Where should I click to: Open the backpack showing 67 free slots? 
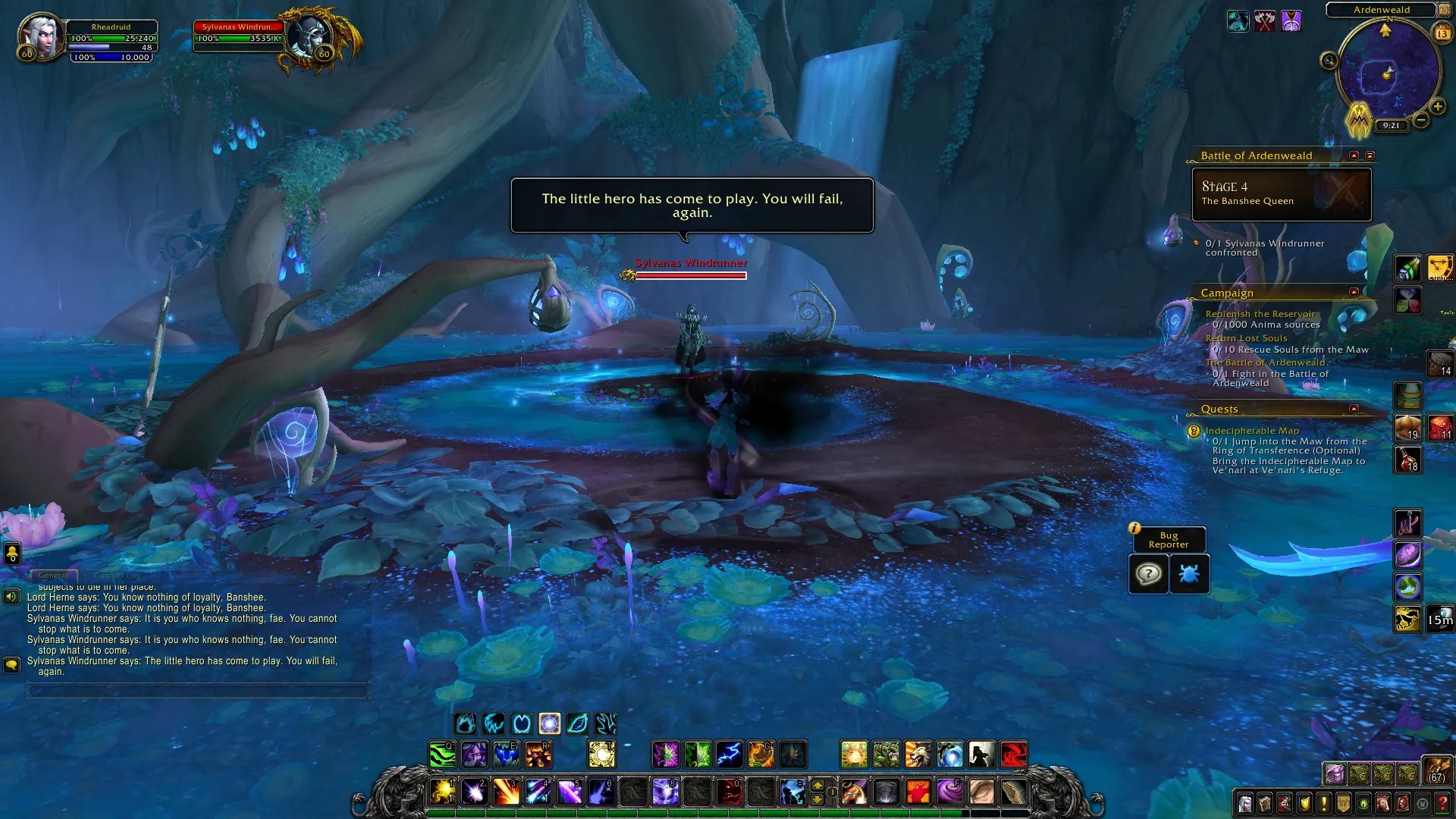[x=1436, y=770]
